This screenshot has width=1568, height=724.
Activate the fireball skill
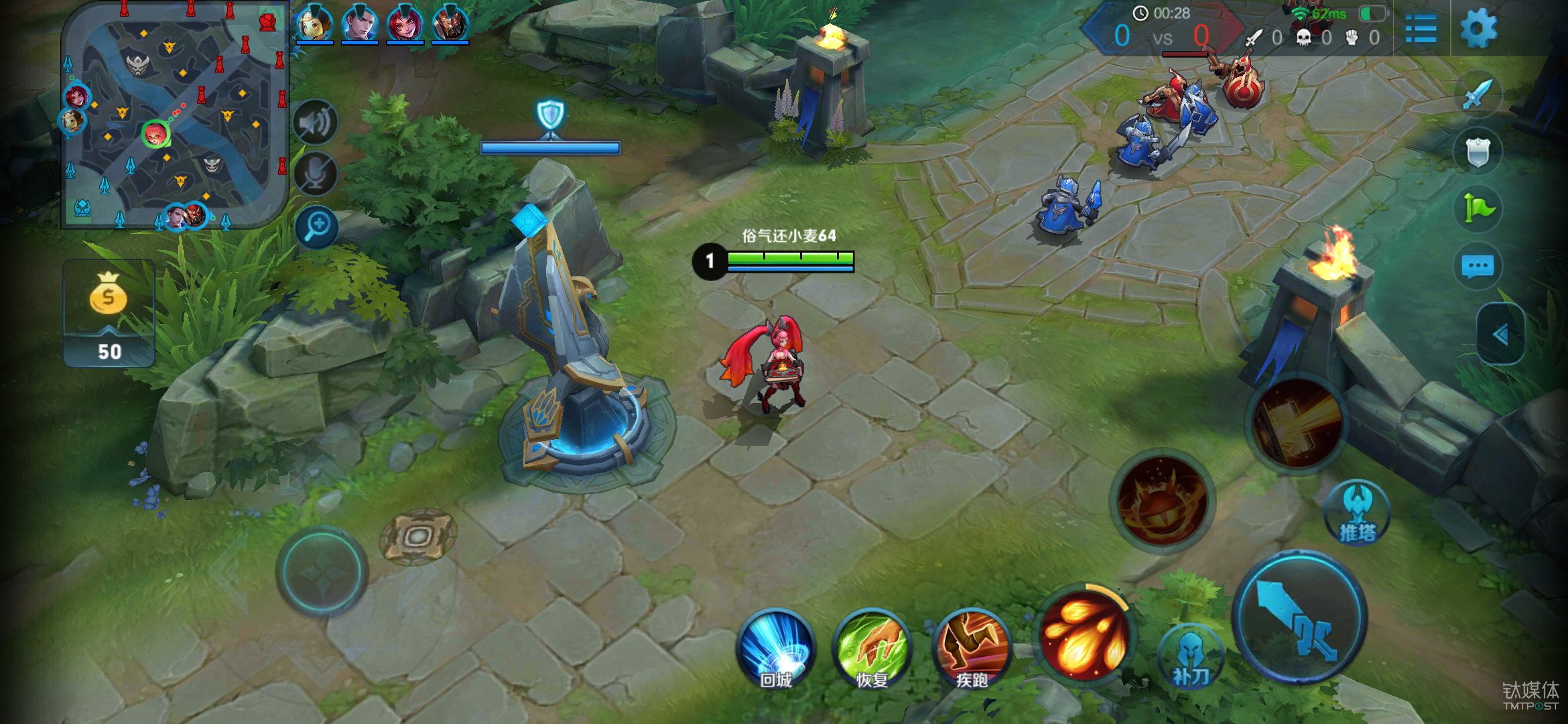1084,633
